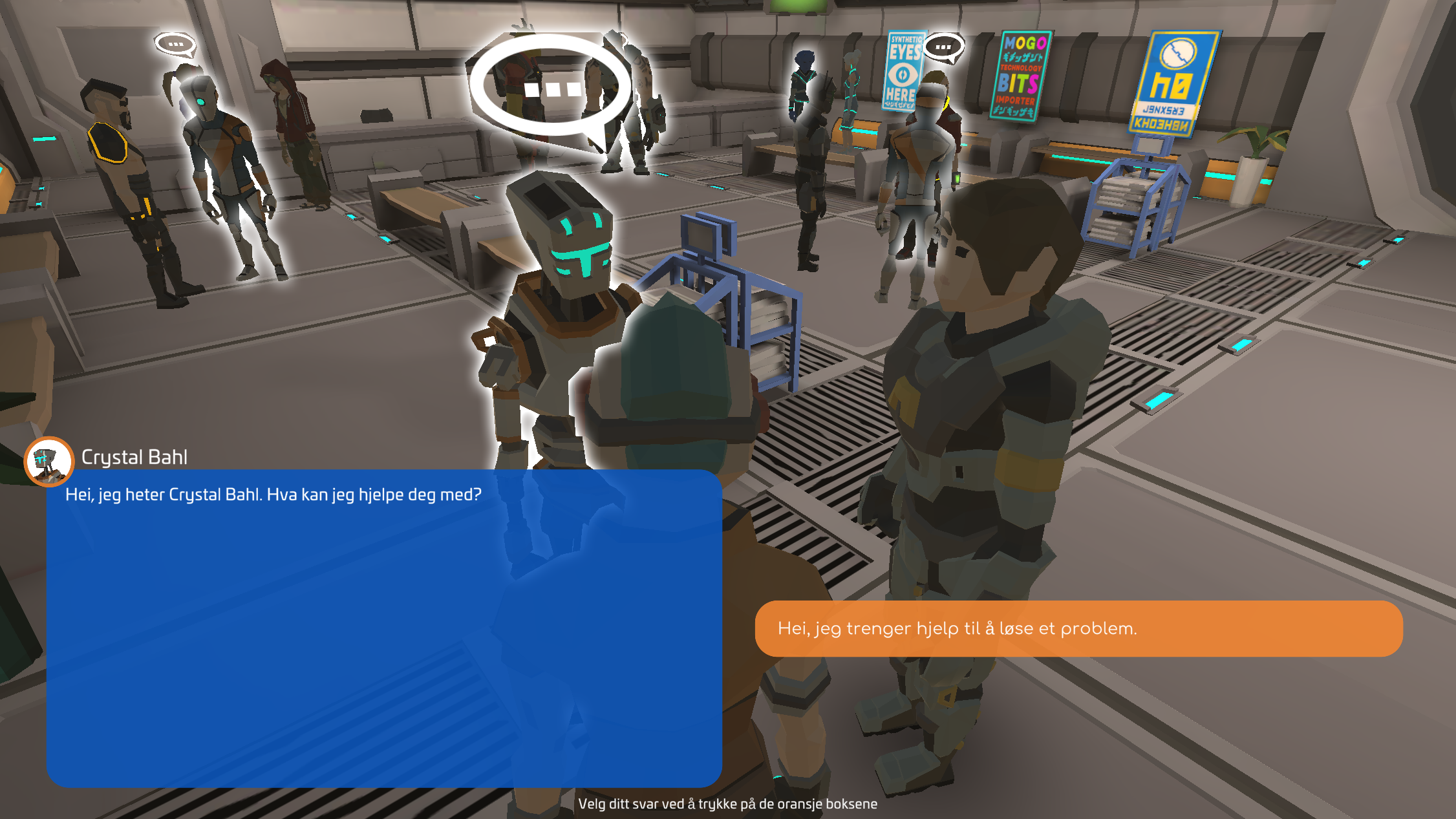Choose the orange reply about needing help
This screenshot has width=1456, height=819.
1078,628
